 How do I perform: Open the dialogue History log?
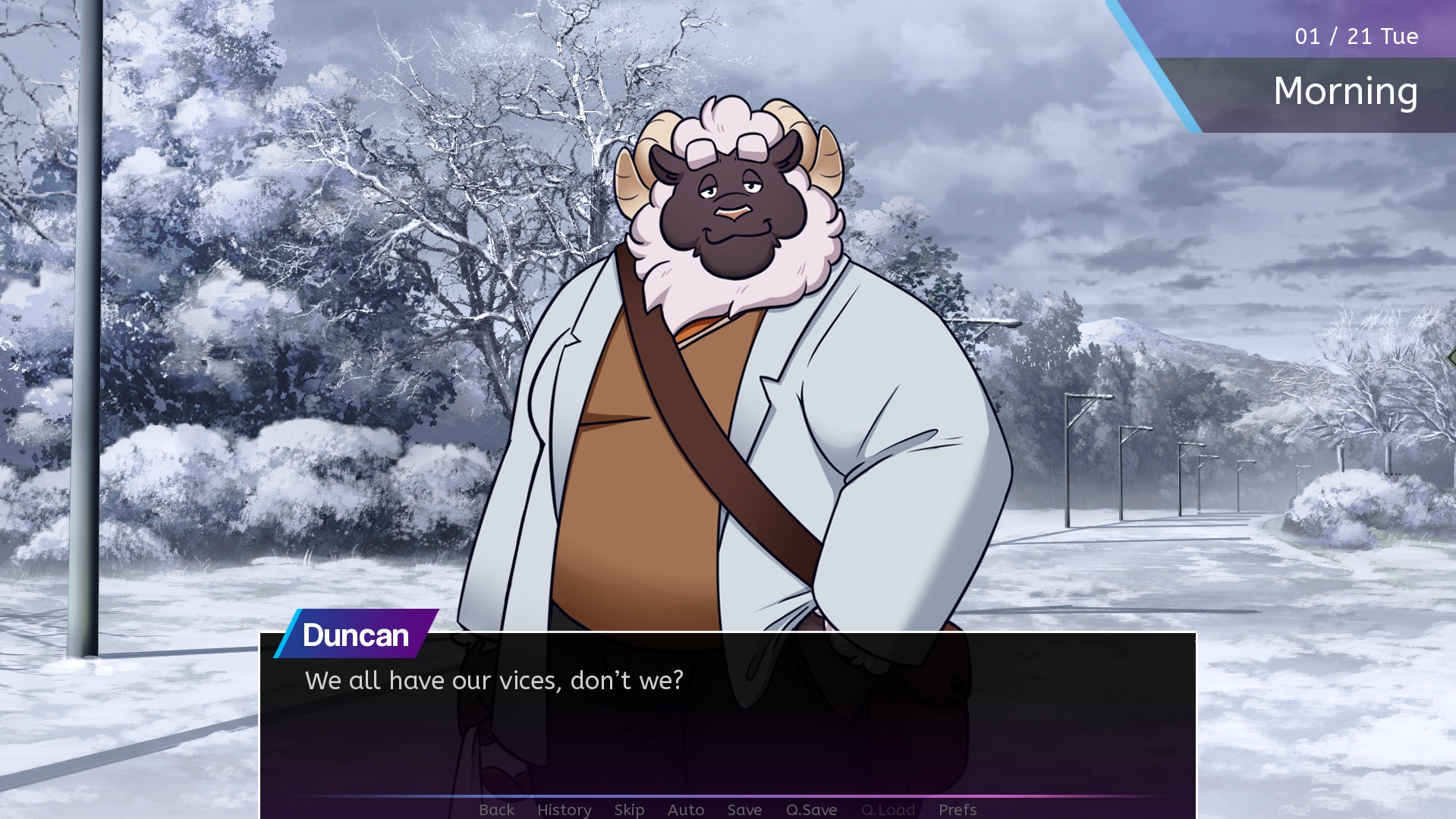click(564, 809)
